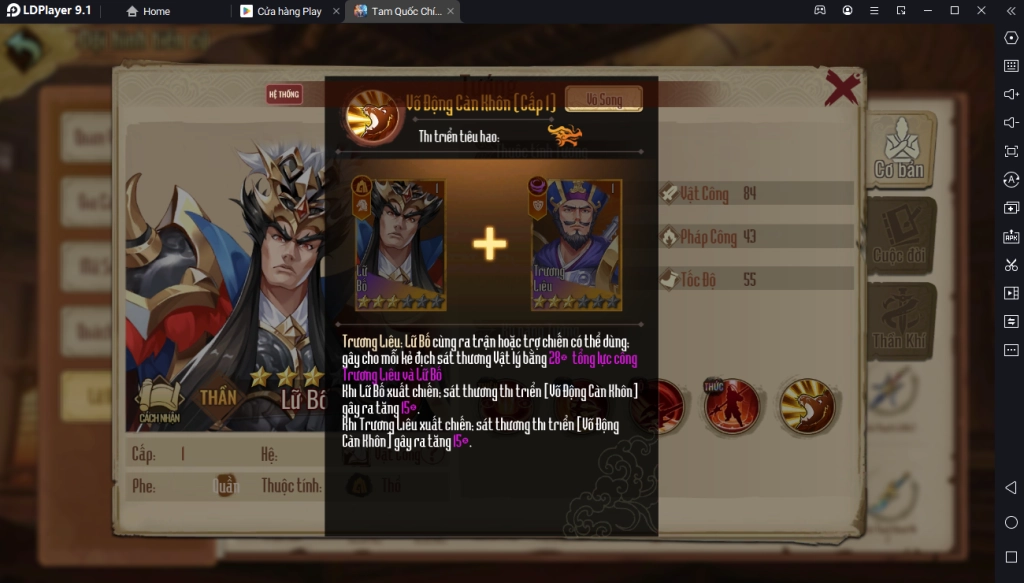Tap the roaring beast skill icon
The image size is (1024, 583).
(806, 405)
